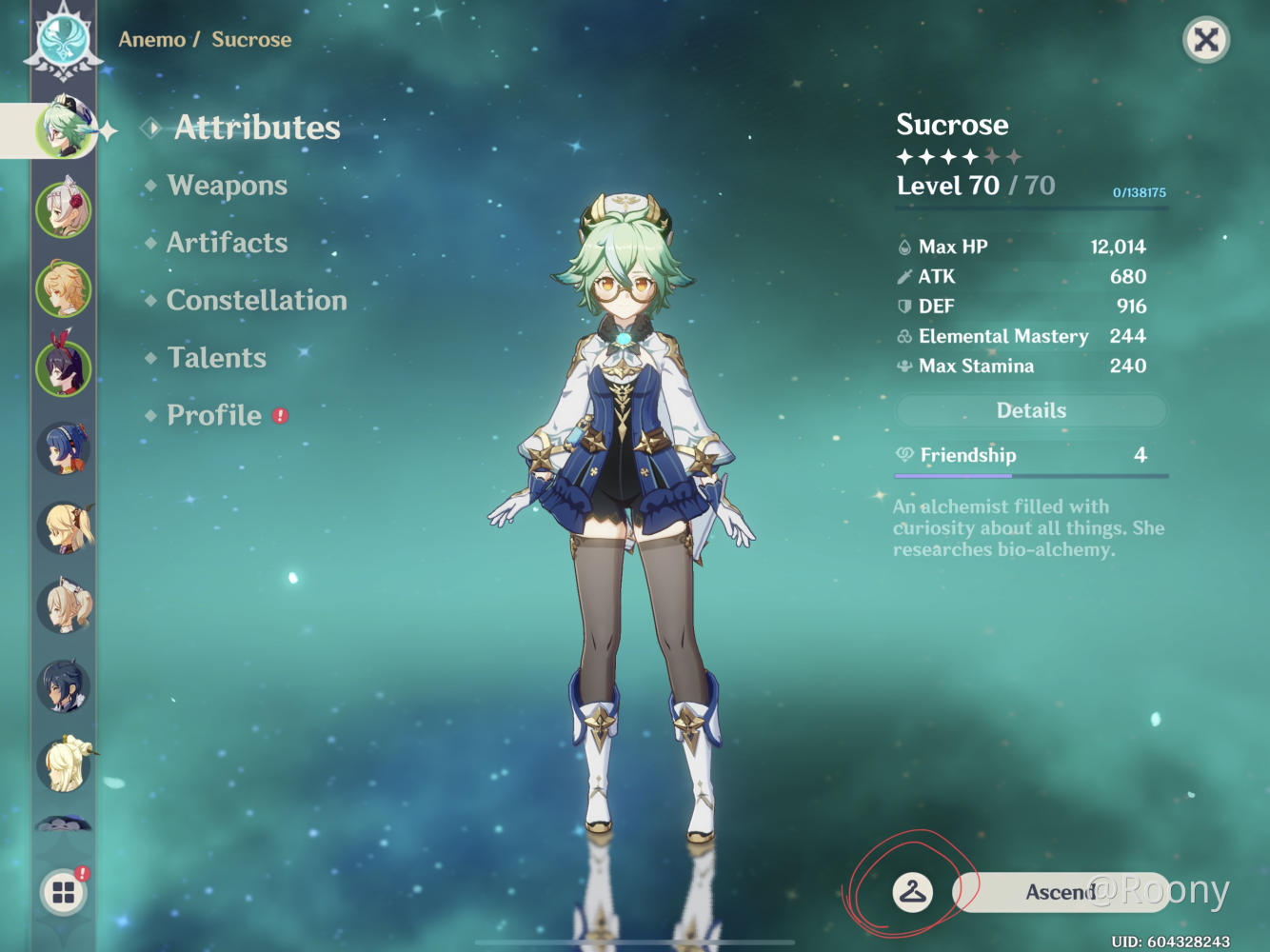This screenshot has height=952, width=1270.
Task: Open the Profile tab with notification
Action: (x=215, y=415)
